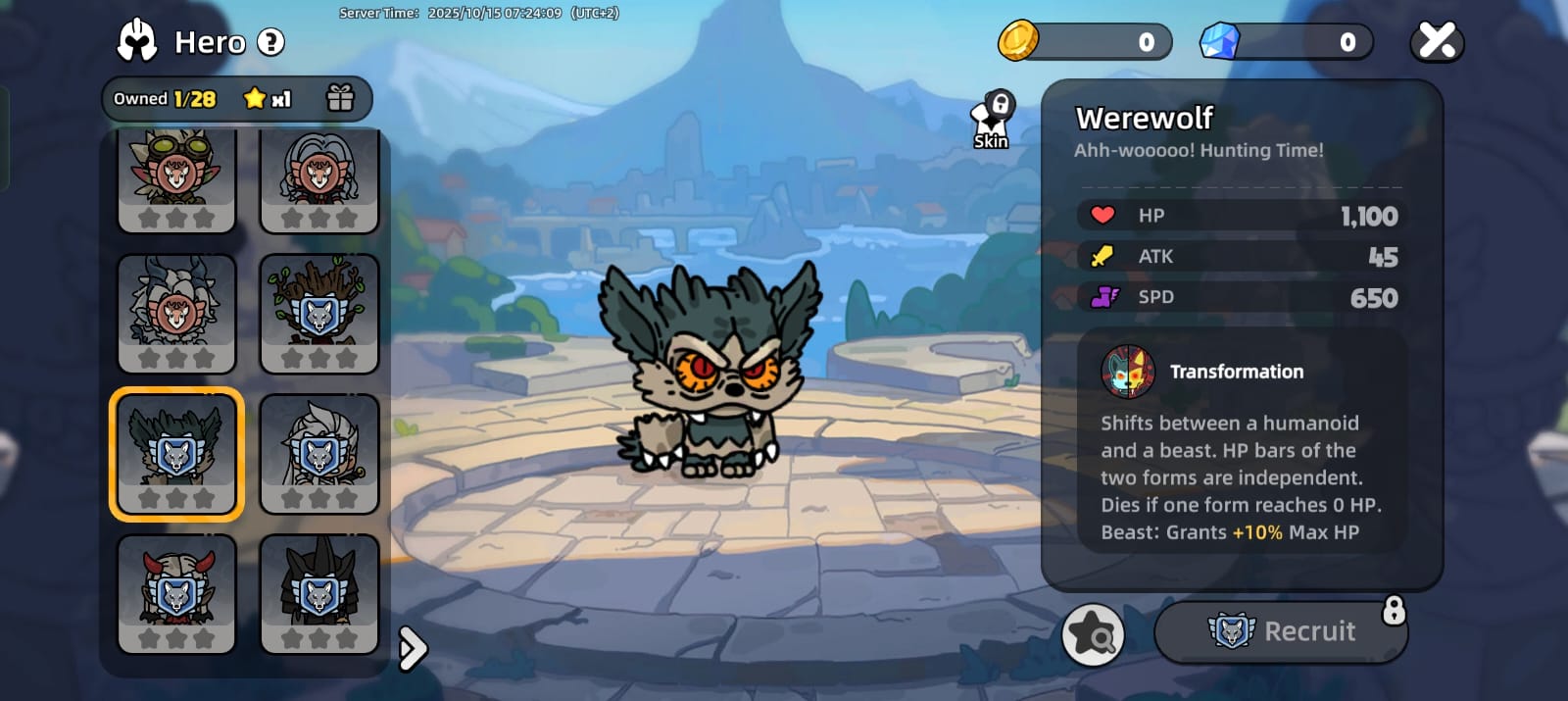Open the gift box reward icon
The image size is (1568, 701).
[340, 98]
